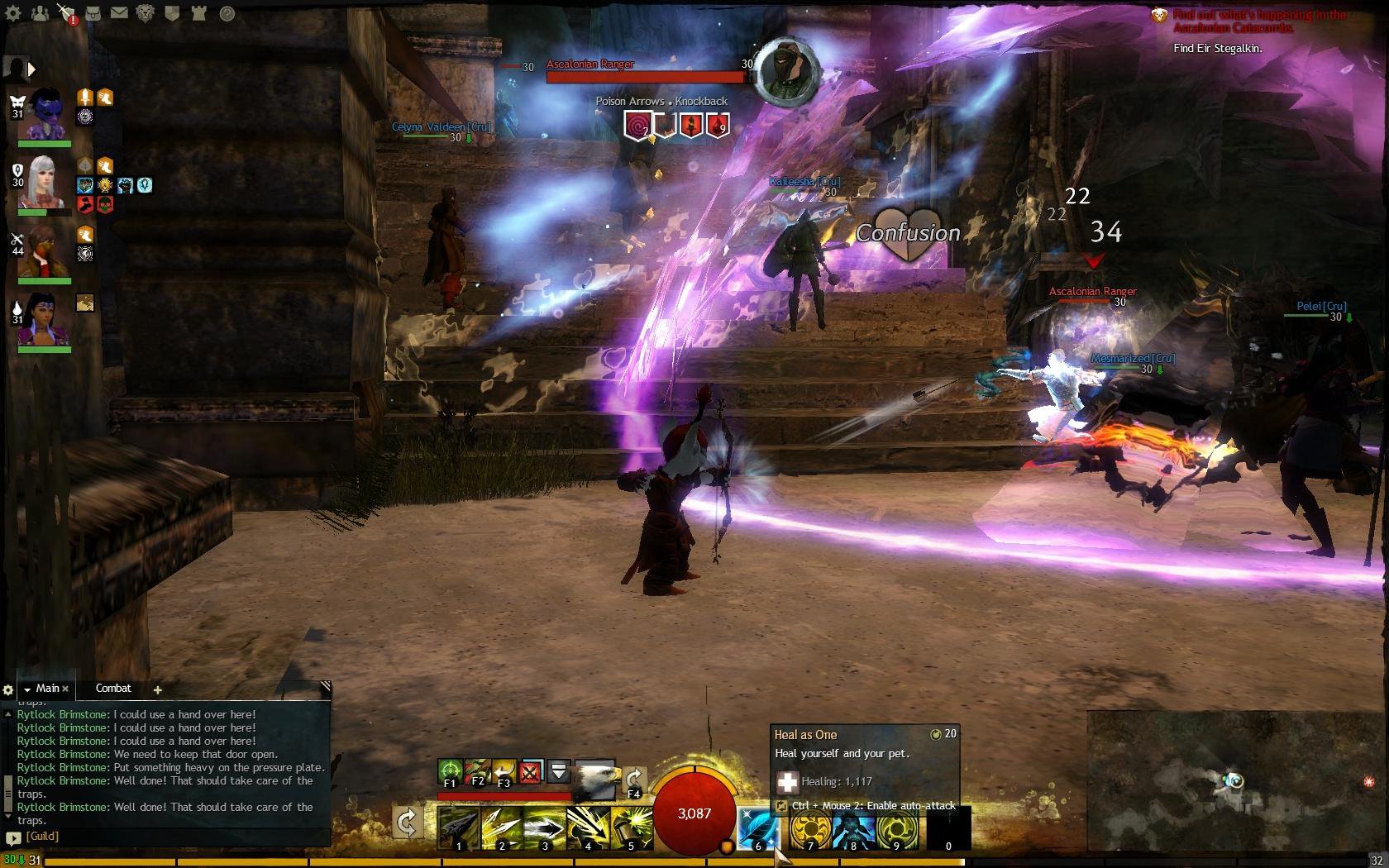Swap weapon sets with the arrow button
Viewport: 1389px width, 868px height.
coord(407,823)
